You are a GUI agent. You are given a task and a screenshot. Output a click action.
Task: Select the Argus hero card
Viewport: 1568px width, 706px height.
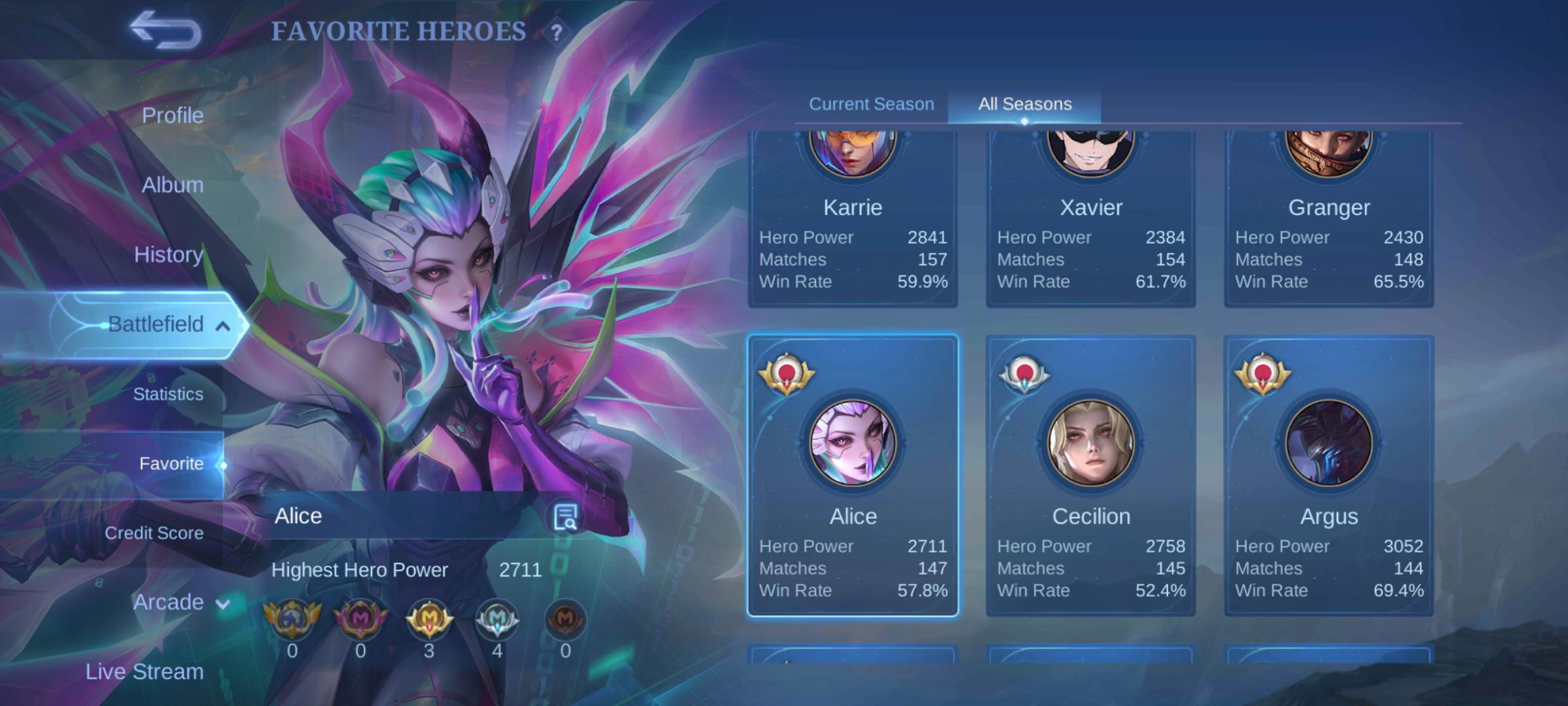pyautogui.click(x=1328, y=476)
